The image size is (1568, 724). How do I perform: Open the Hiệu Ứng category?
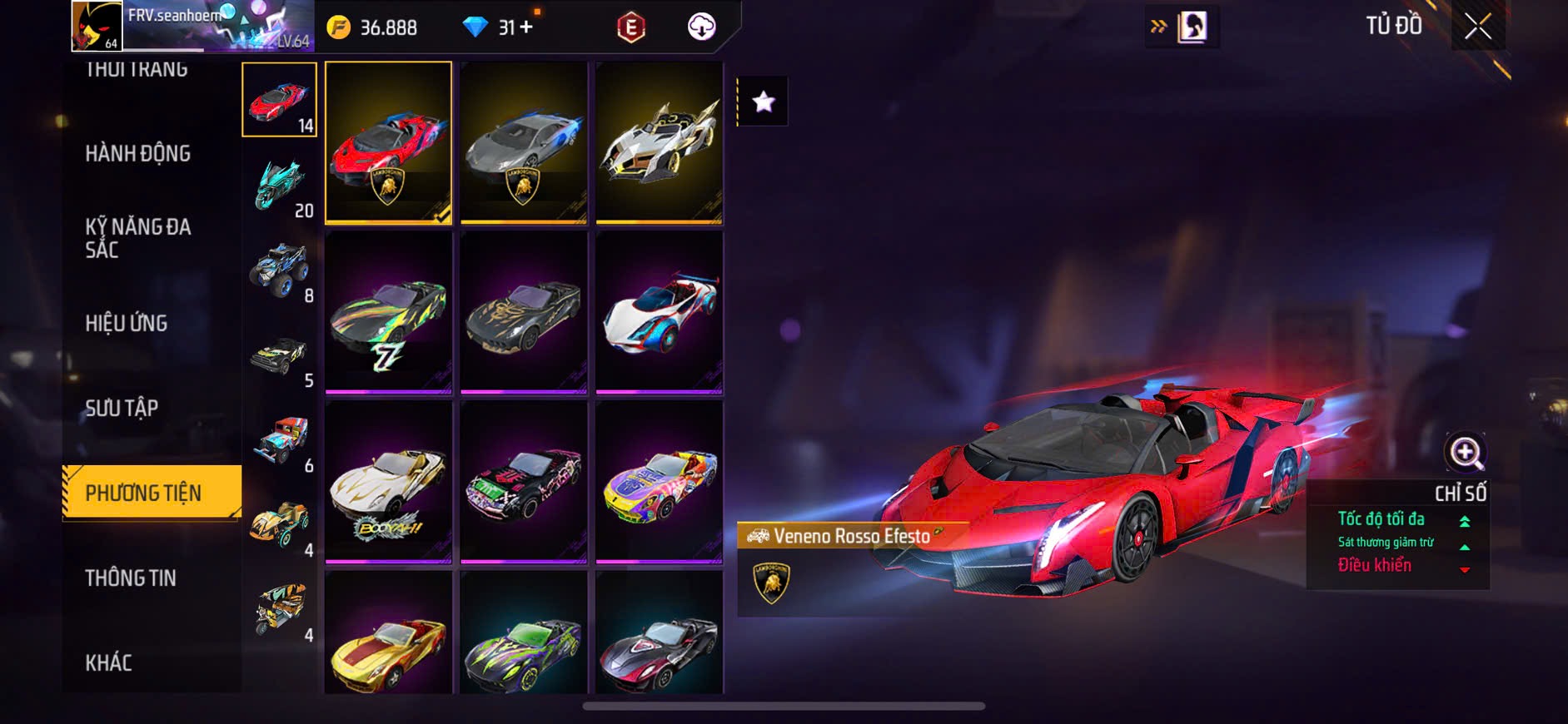[x=127, y=323]
